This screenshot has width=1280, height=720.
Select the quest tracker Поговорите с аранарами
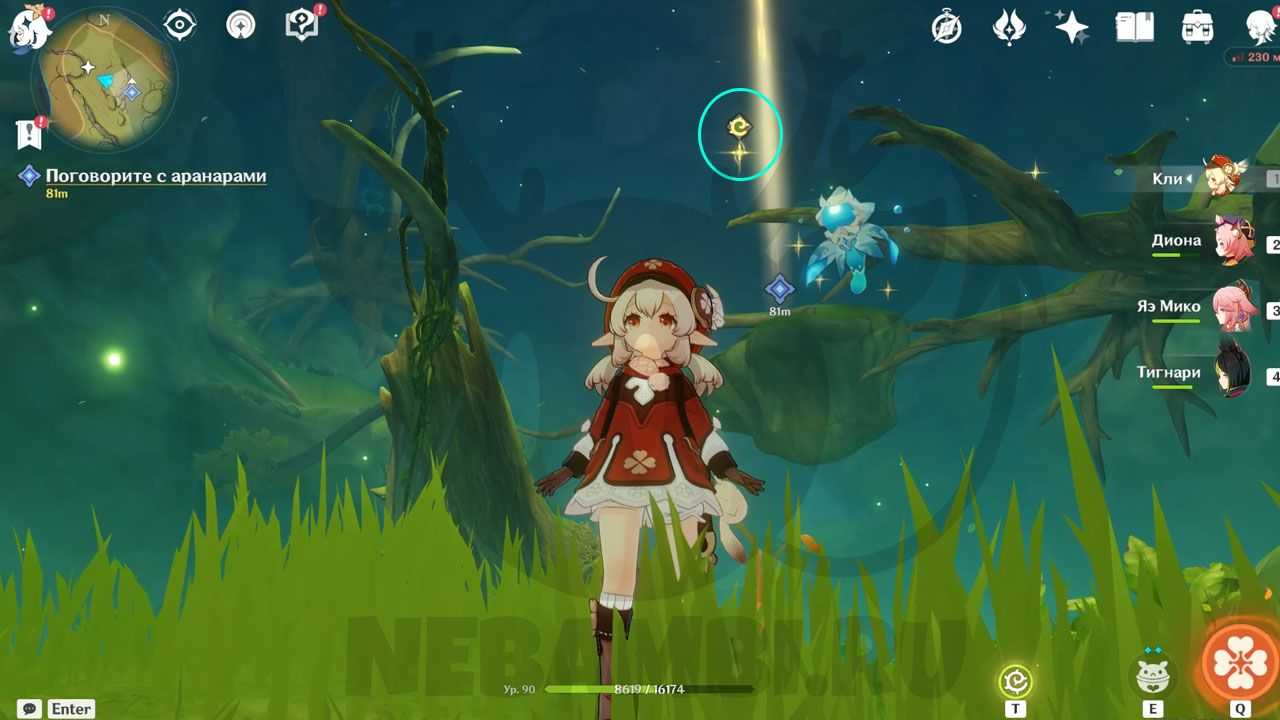[x=155, y=176]
